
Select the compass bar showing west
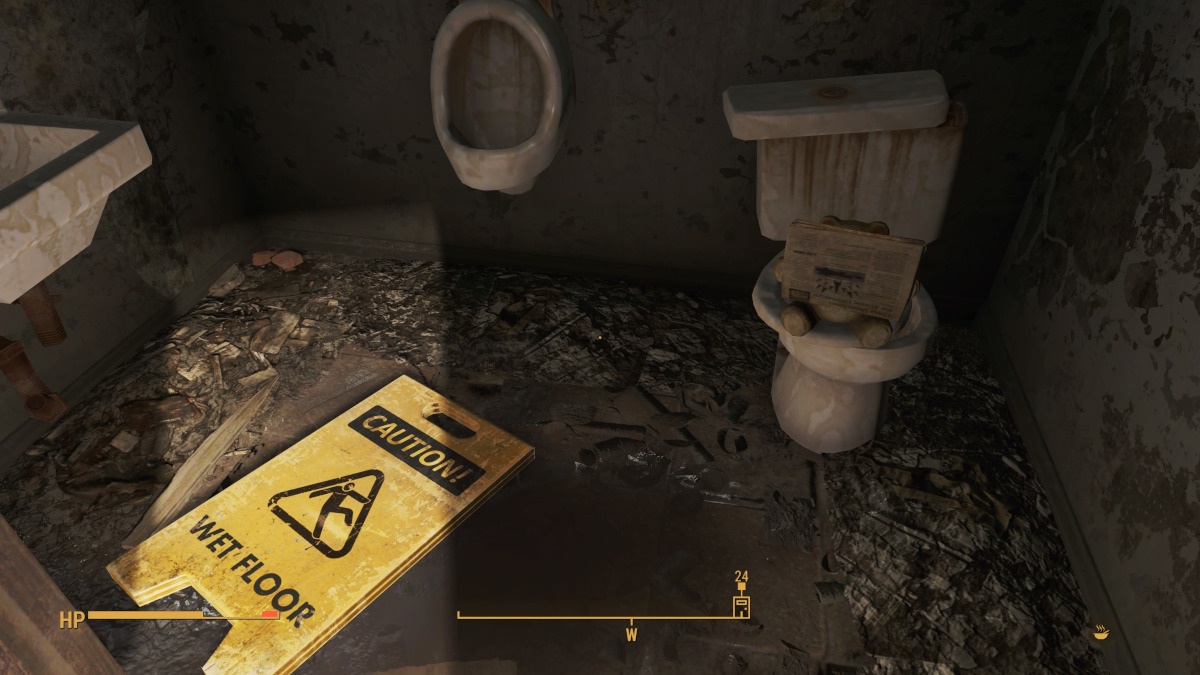coord(602,618)
